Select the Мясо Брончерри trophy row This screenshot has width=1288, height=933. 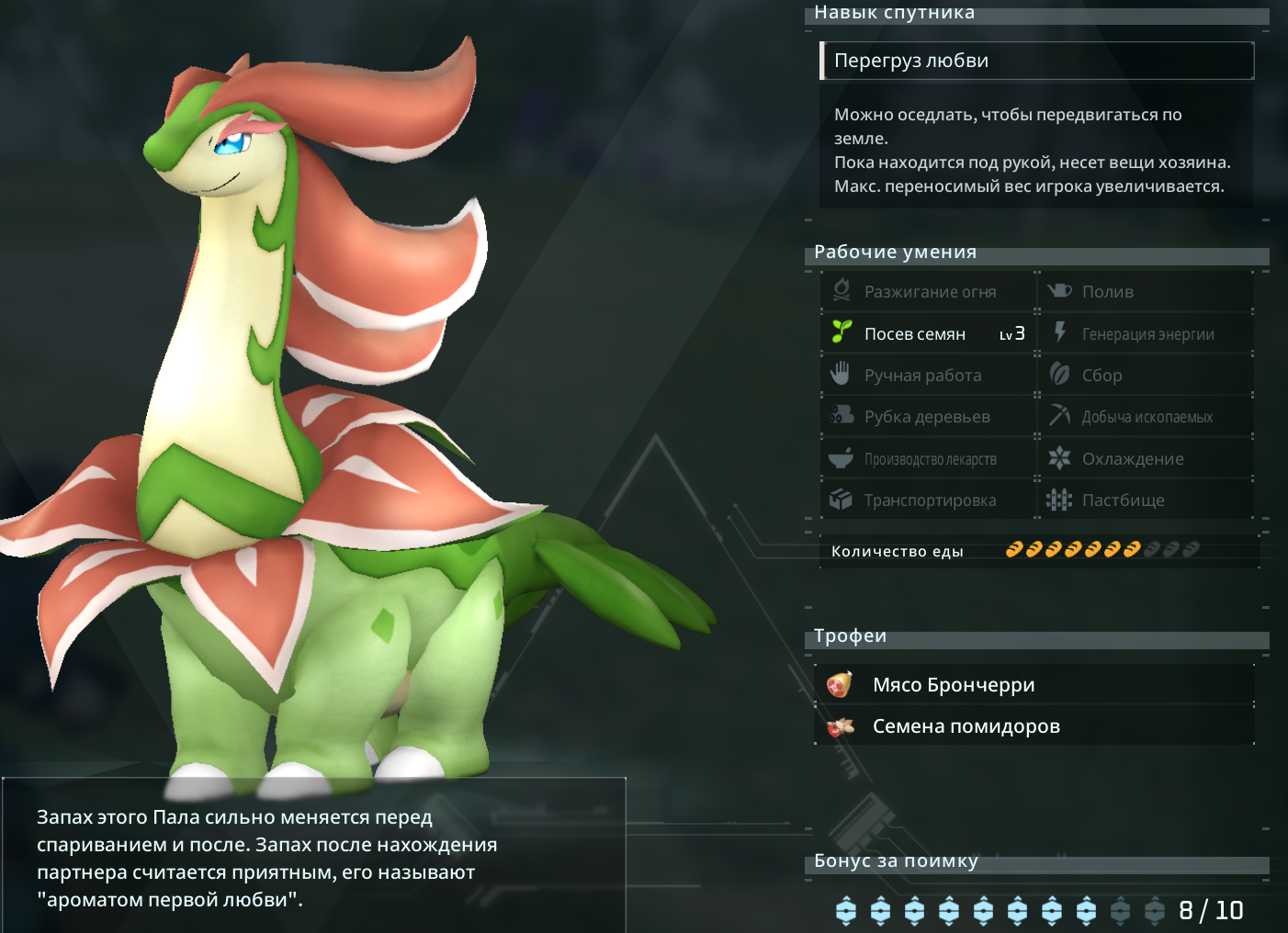tap(1034, 685)
